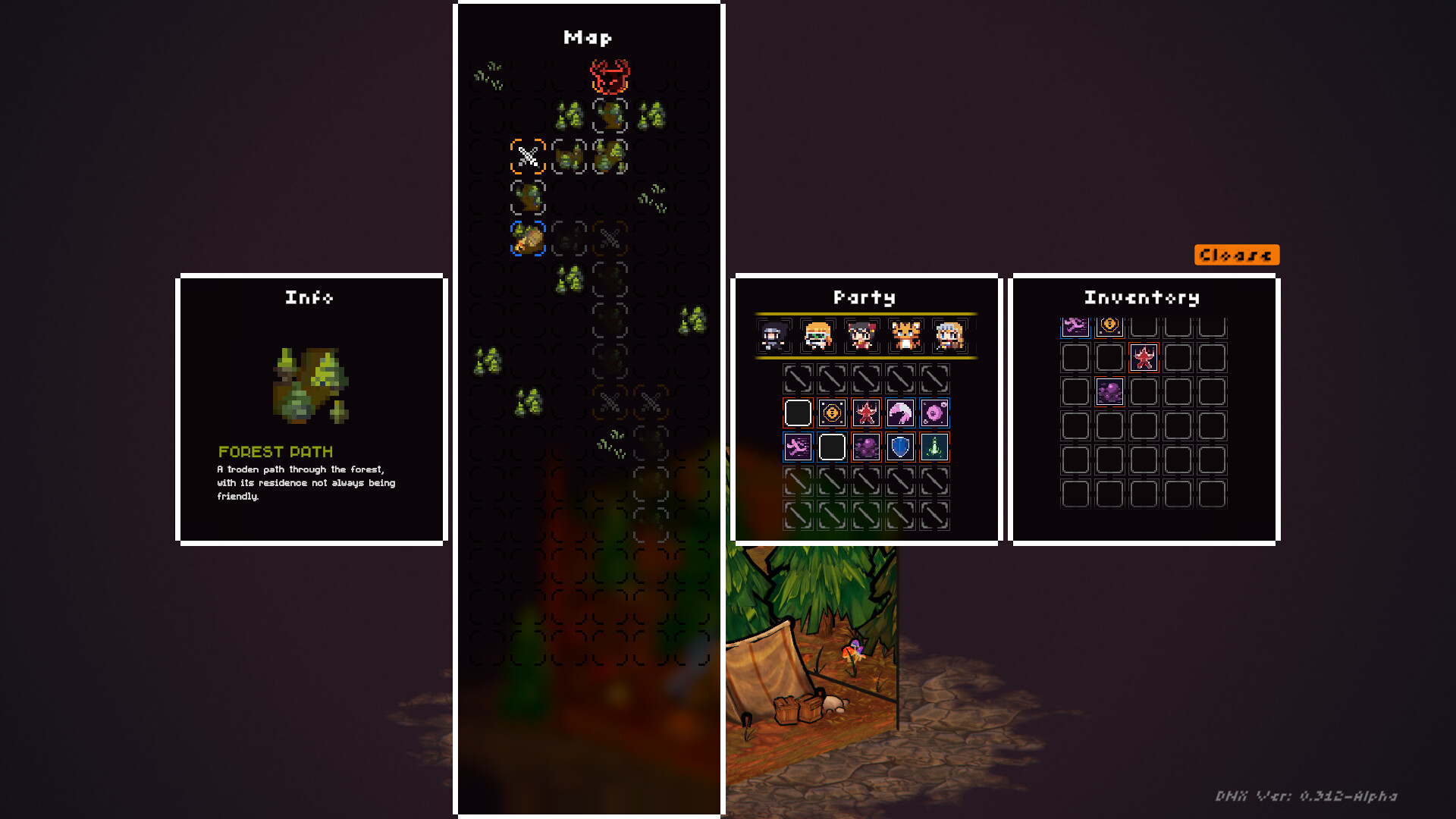Select the ninja character portrait in Party

coord(775,336)
